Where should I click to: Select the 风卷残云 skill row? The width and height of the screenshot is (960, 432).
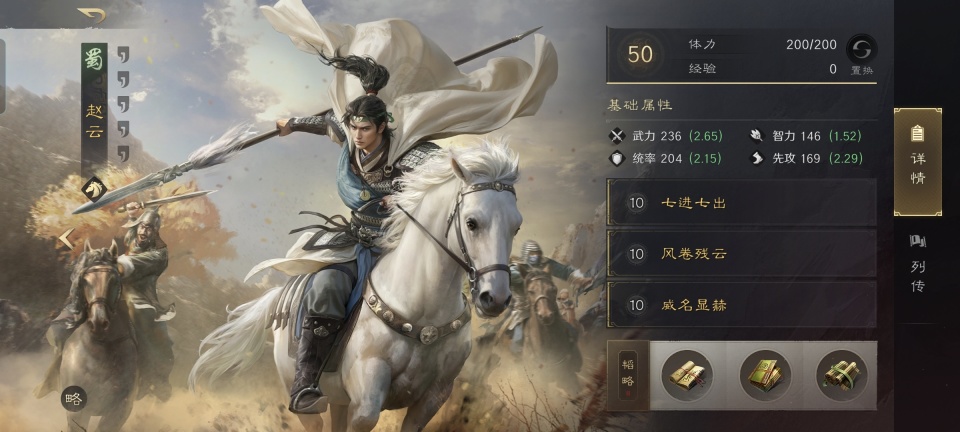point(741,254)
